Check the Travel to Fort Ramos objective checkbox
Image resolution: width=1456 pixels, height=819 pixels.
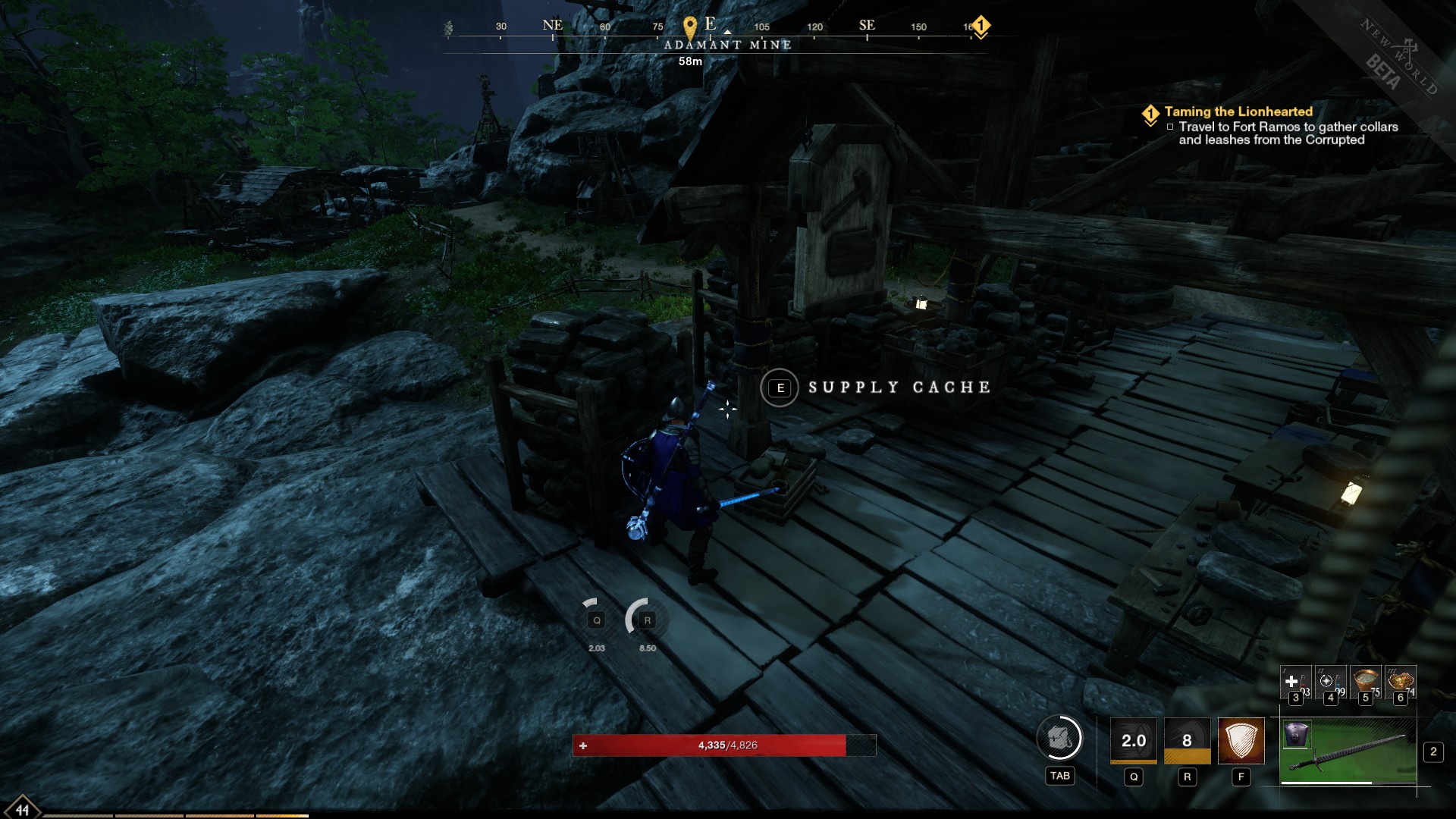tap(1169, 127)
